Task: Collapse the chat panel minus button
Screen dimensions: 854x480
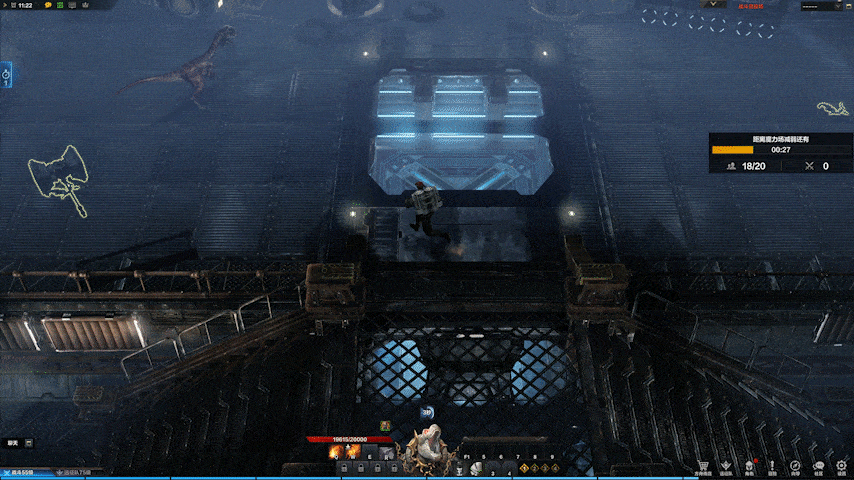Action: tap(28, 442)
